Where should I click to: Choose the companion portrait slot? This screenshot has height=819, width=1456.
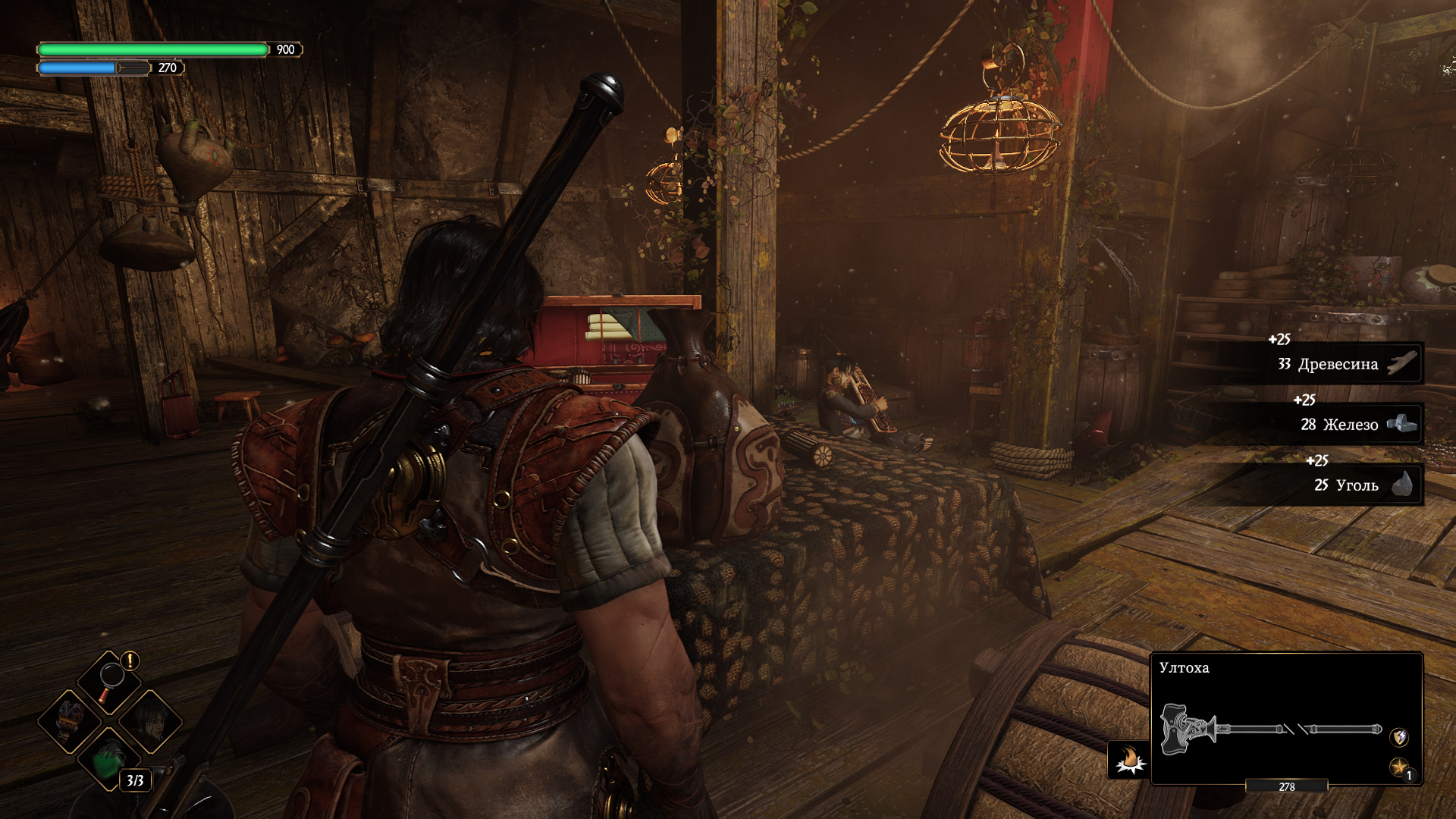tap(150, 720)
